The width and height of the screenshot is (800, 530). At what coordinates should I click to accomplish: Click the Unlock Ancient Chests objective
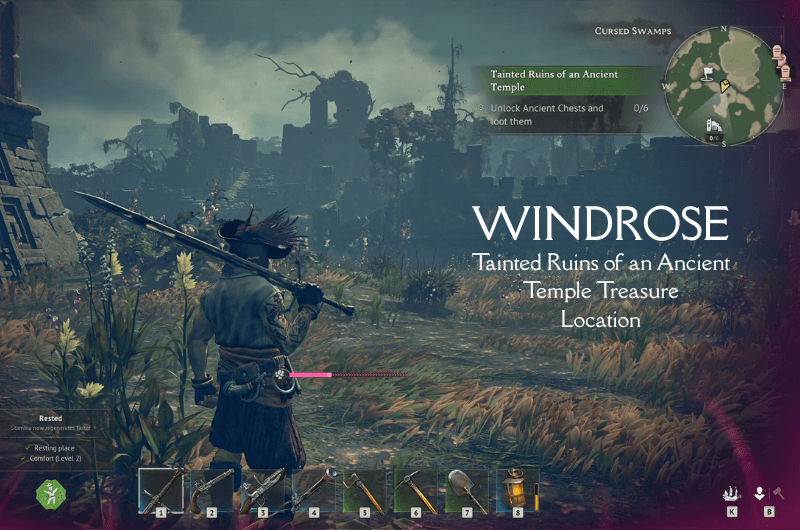tap(550, 114)
